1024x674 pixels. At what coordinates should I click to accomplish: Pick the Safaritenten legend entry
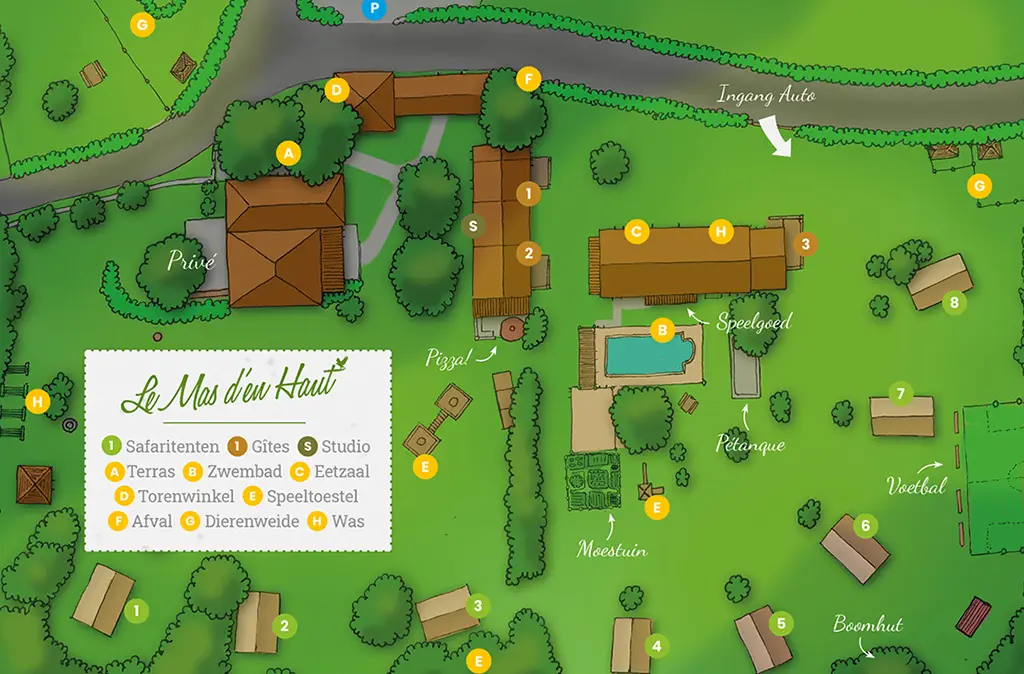pos(159,446)
